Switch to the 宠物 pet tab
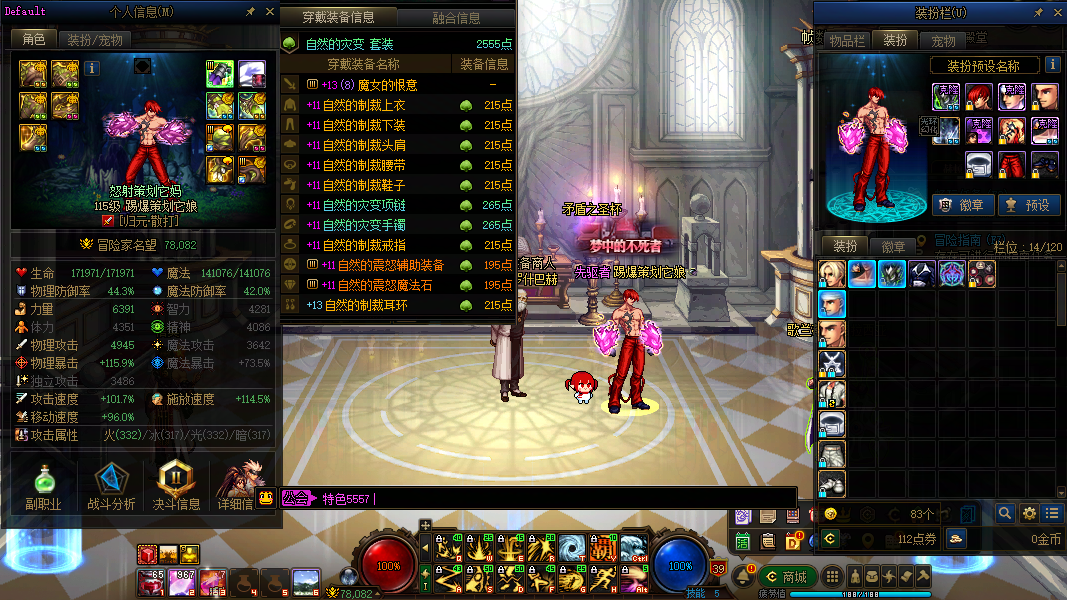The height and width of the screenshot is (600, 1067). (943, 41)
